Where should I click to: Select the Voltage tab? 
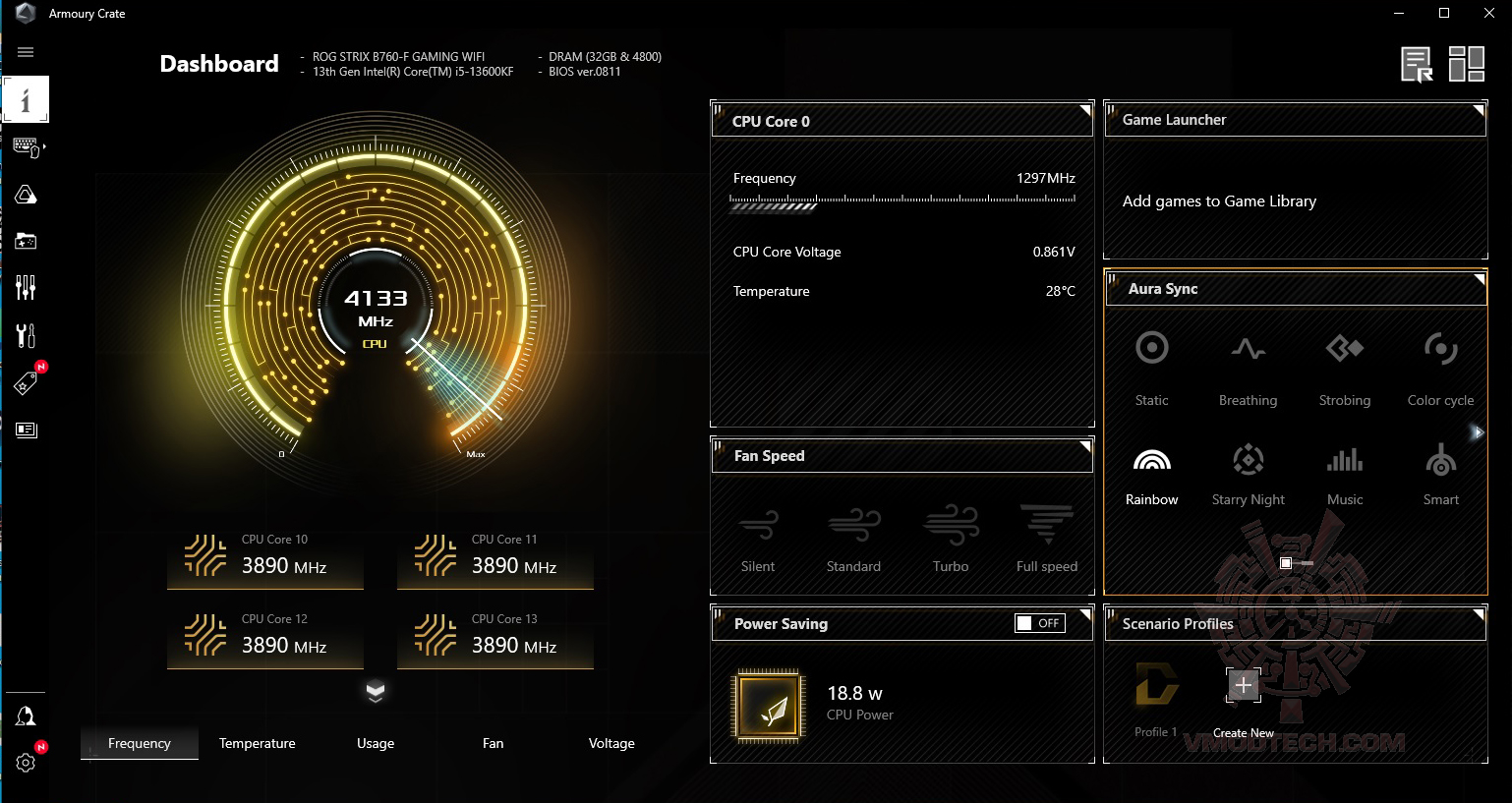point(611,743)
